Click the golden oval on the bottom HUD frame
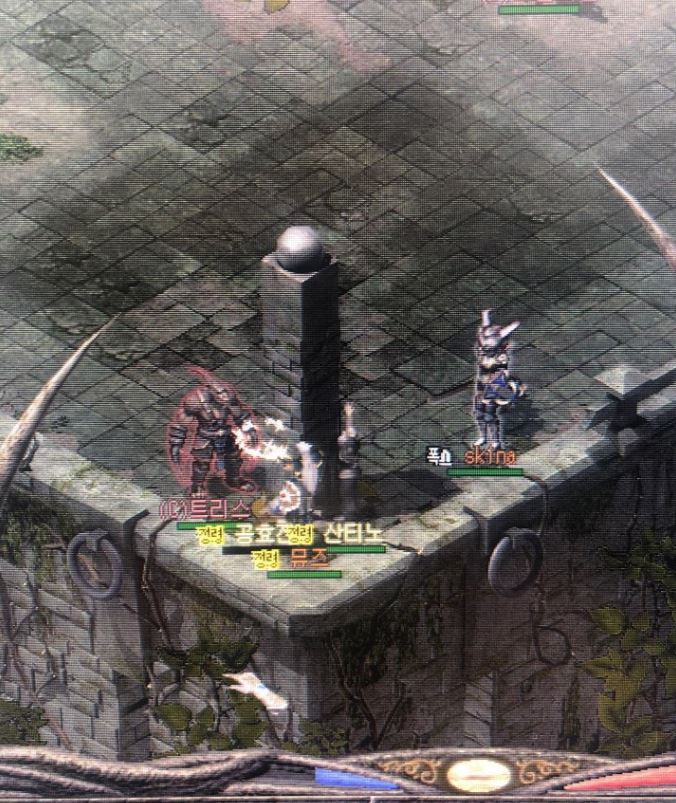Screen dimensions: 676x803 click(x=479, y=773)
